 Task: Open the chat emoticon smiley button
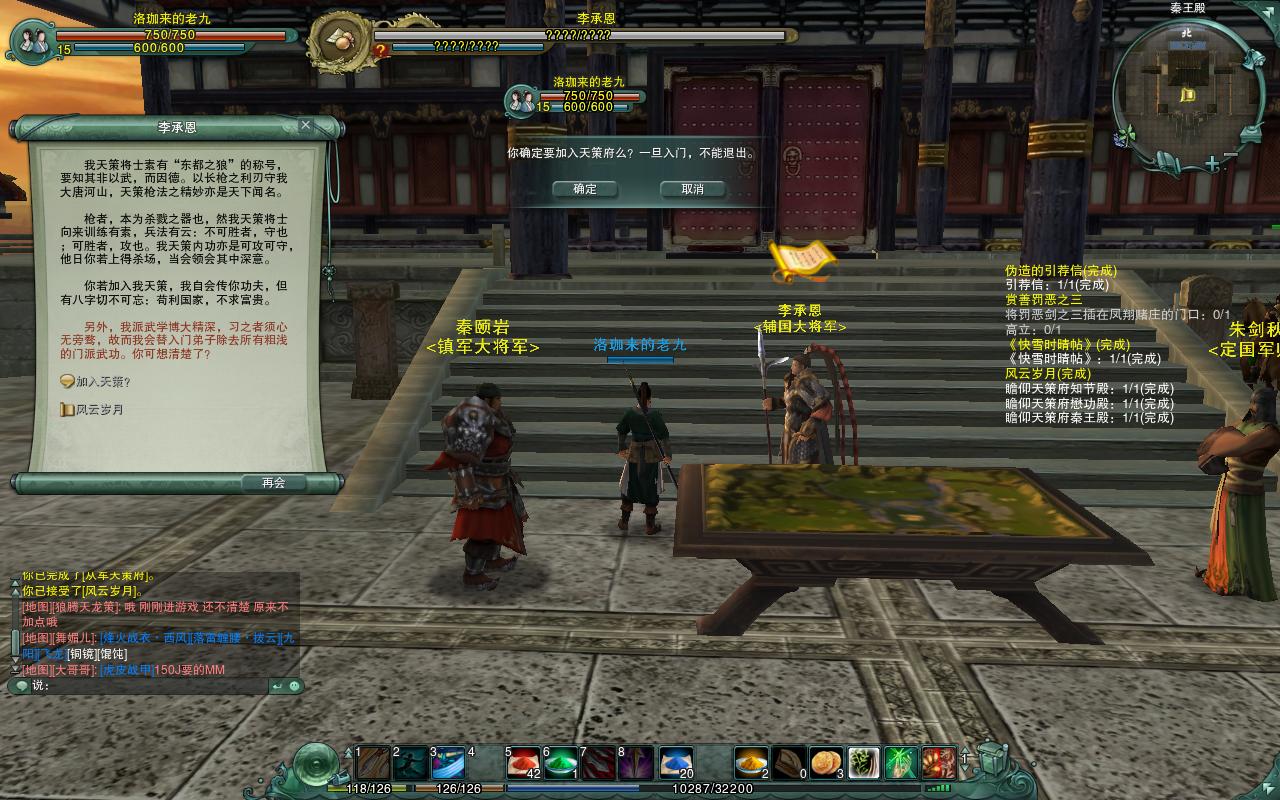295,686
